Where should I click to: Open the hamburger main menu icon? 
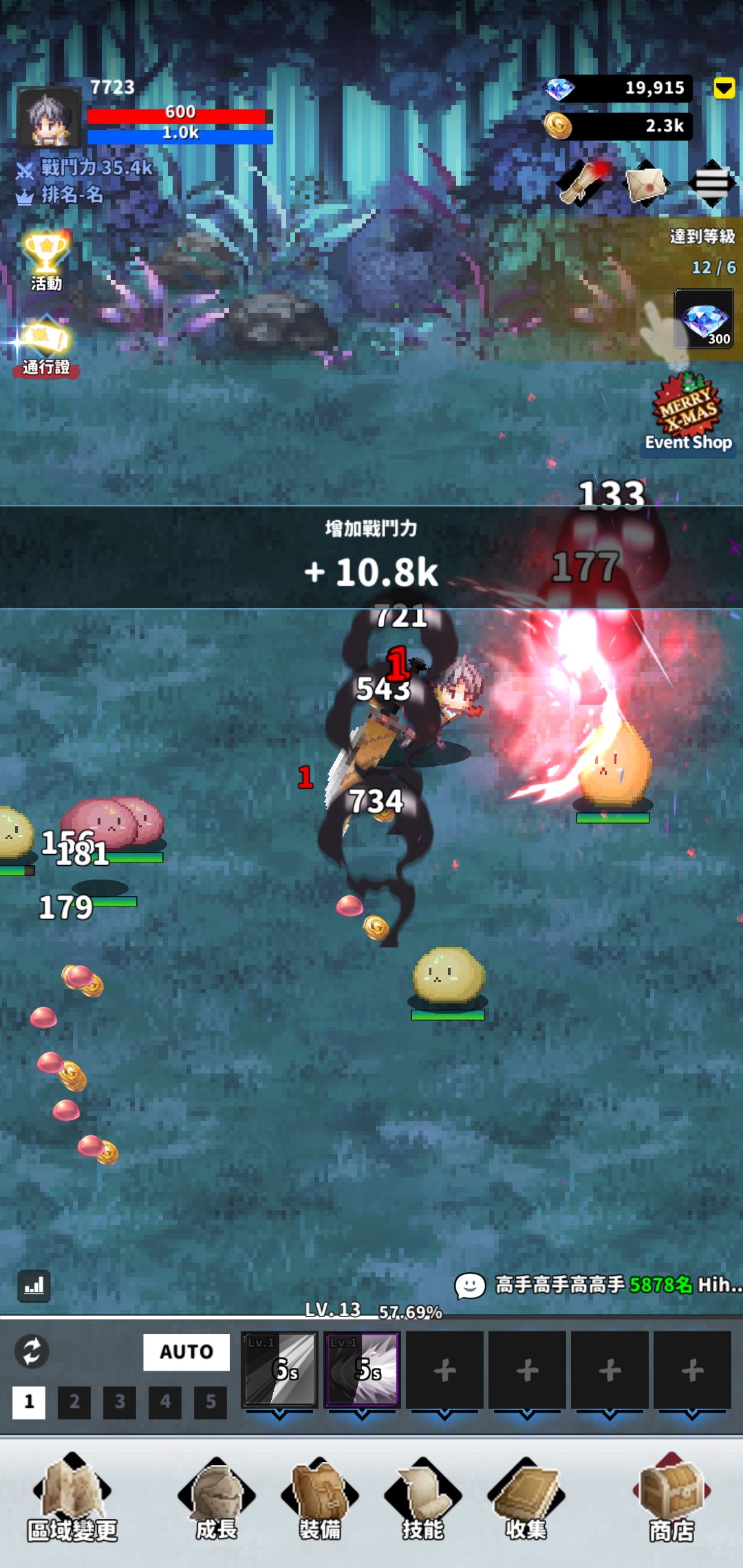pos(711,184)
